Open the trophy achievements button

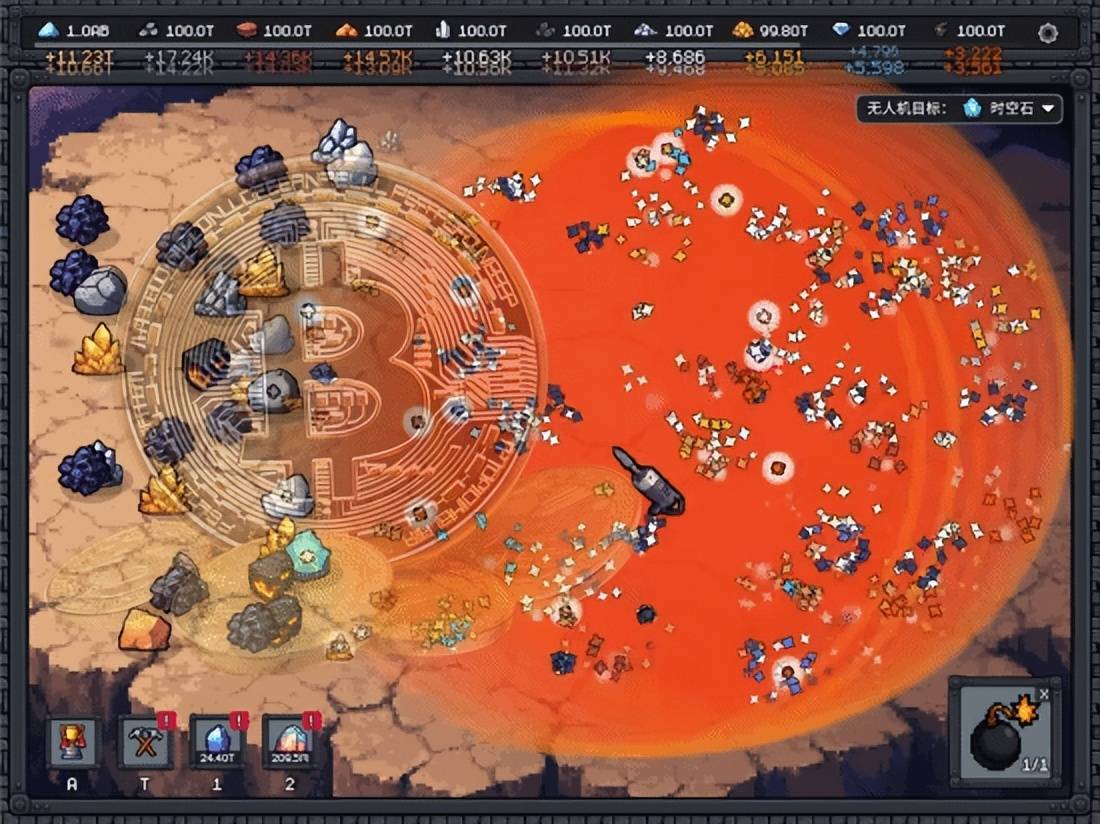click(73, 743)
